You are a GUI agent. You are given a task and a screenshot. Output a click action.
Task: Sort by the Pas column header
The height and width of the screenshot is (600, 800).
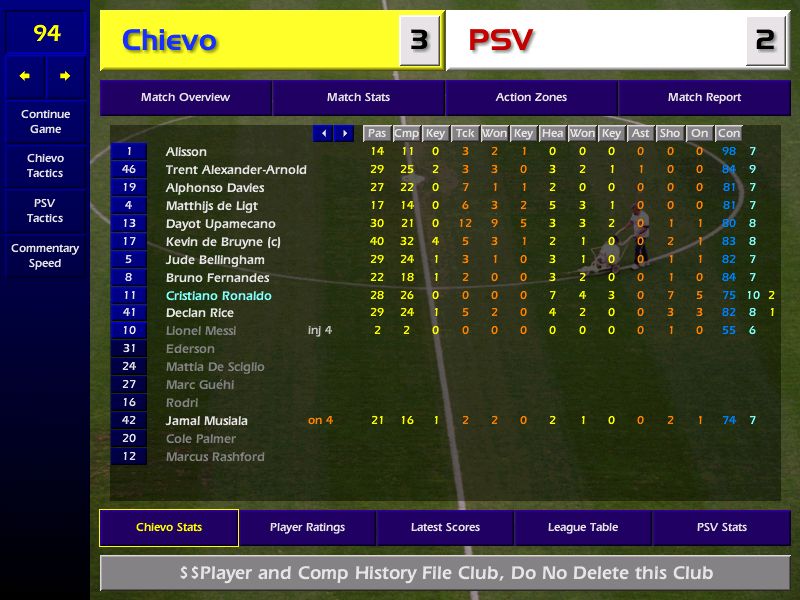(x=376, y=133)
